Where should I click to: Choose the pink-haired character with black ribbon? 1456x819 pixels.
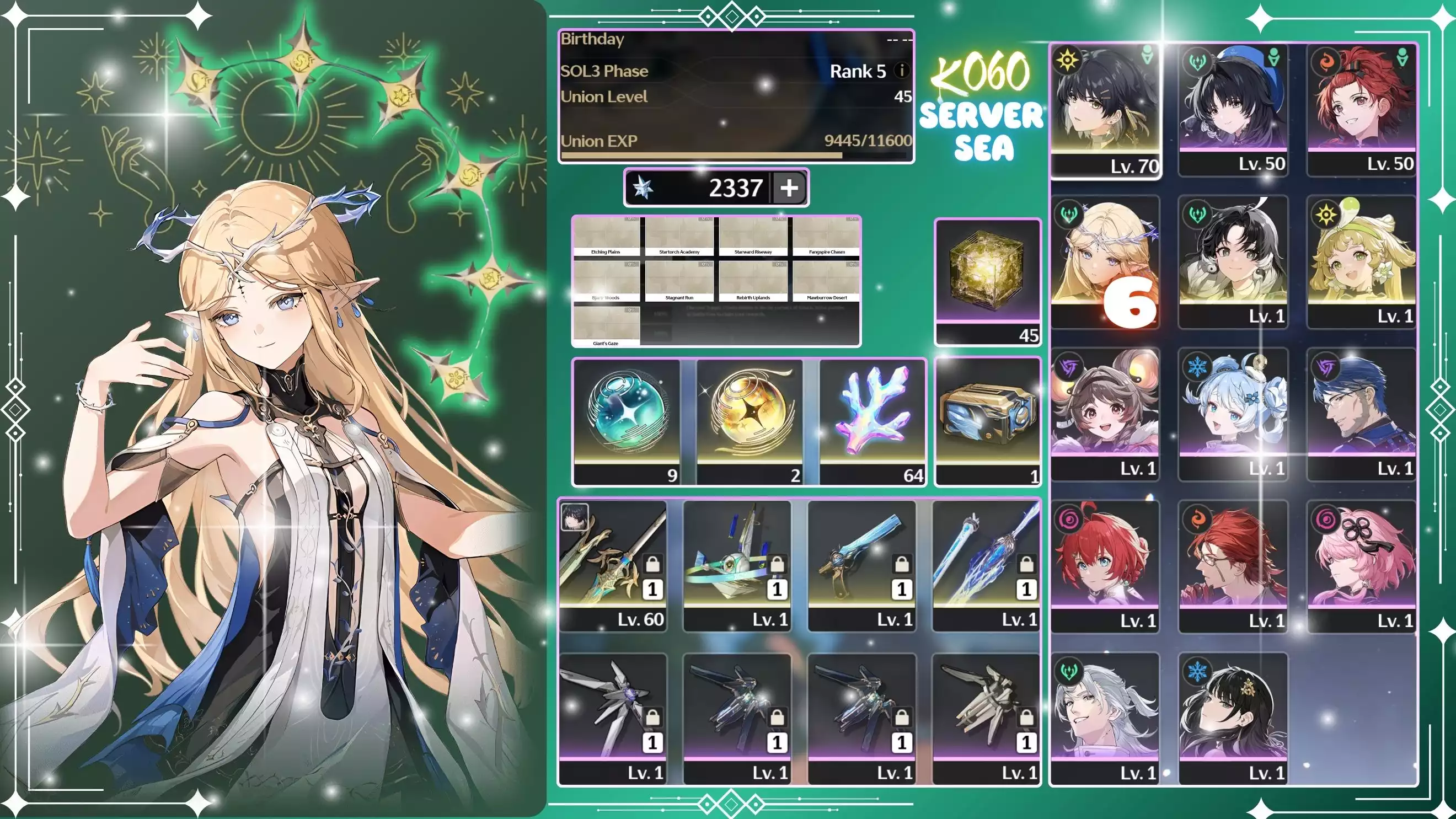point(1361,566)
